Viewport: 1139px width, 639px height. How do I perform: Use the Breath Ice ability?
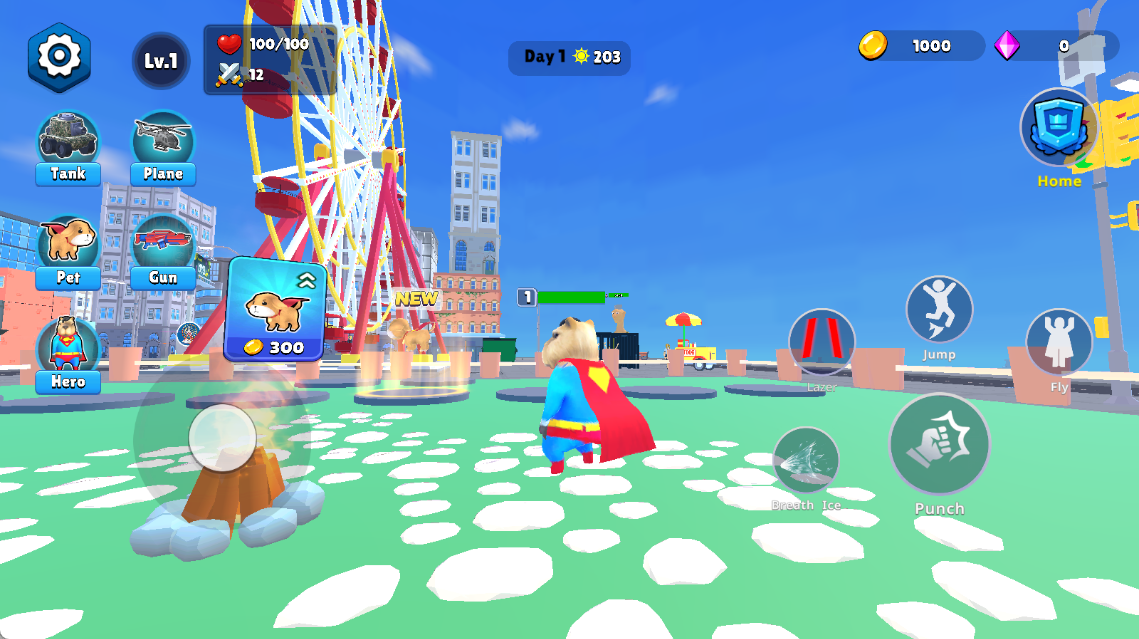[805, 461]
